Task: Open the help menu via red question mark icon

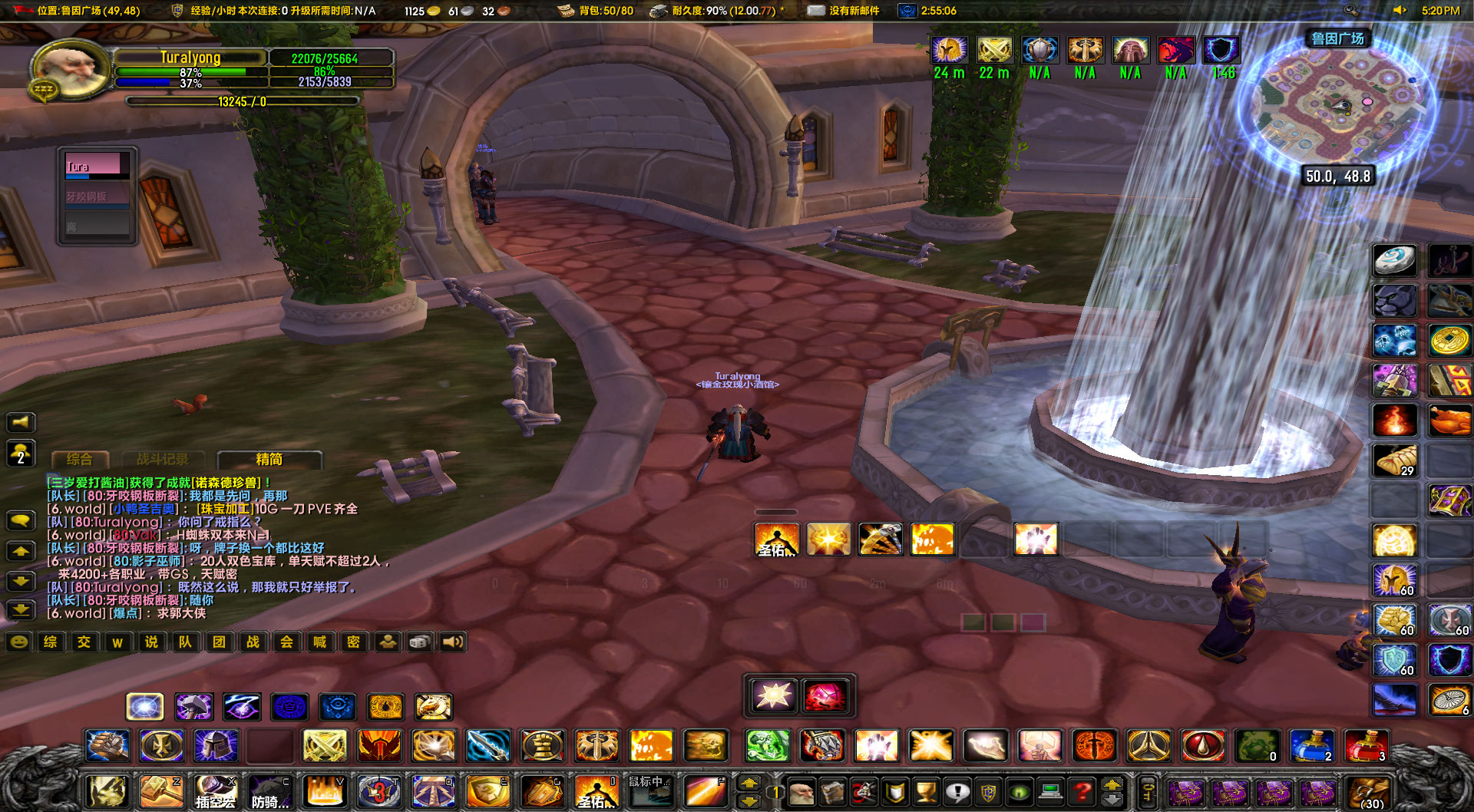Action: 1082,791
